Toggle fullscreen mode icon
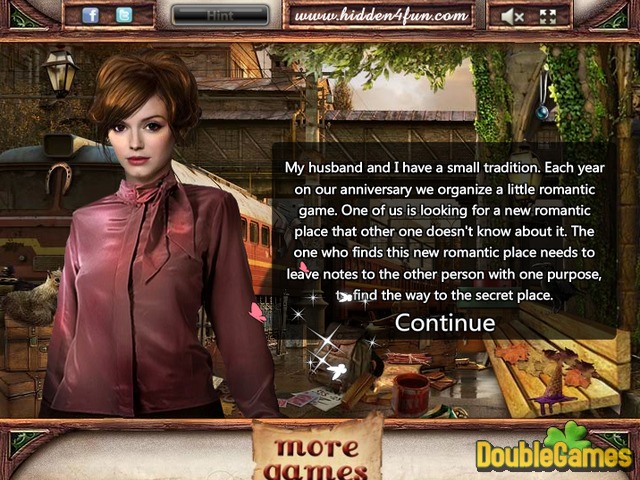Screen dimensions: 640x480 click(x=547, y=16)
